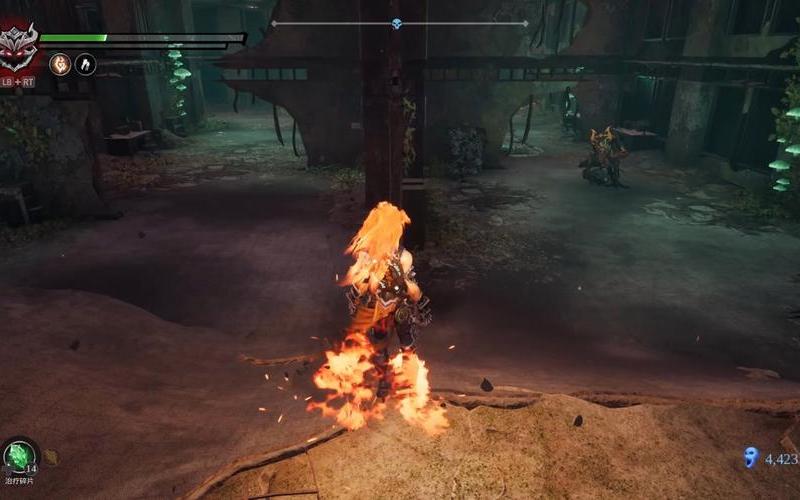Viewport: 800px width, 500px height.
Task: Click the blue skull marker on the compass
Action: click(x=397, y=23)
